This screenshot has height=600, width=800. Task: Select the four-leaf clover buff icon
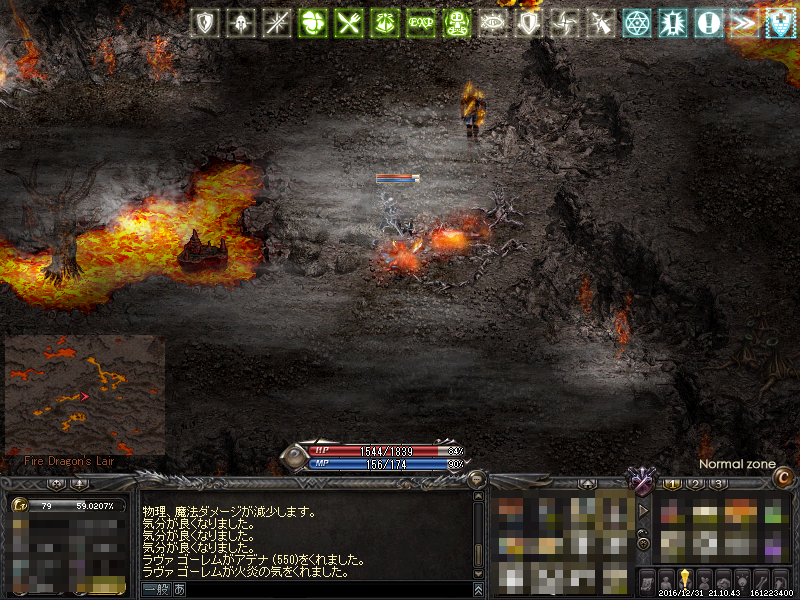pyautogui.click(x=310, y=23)
